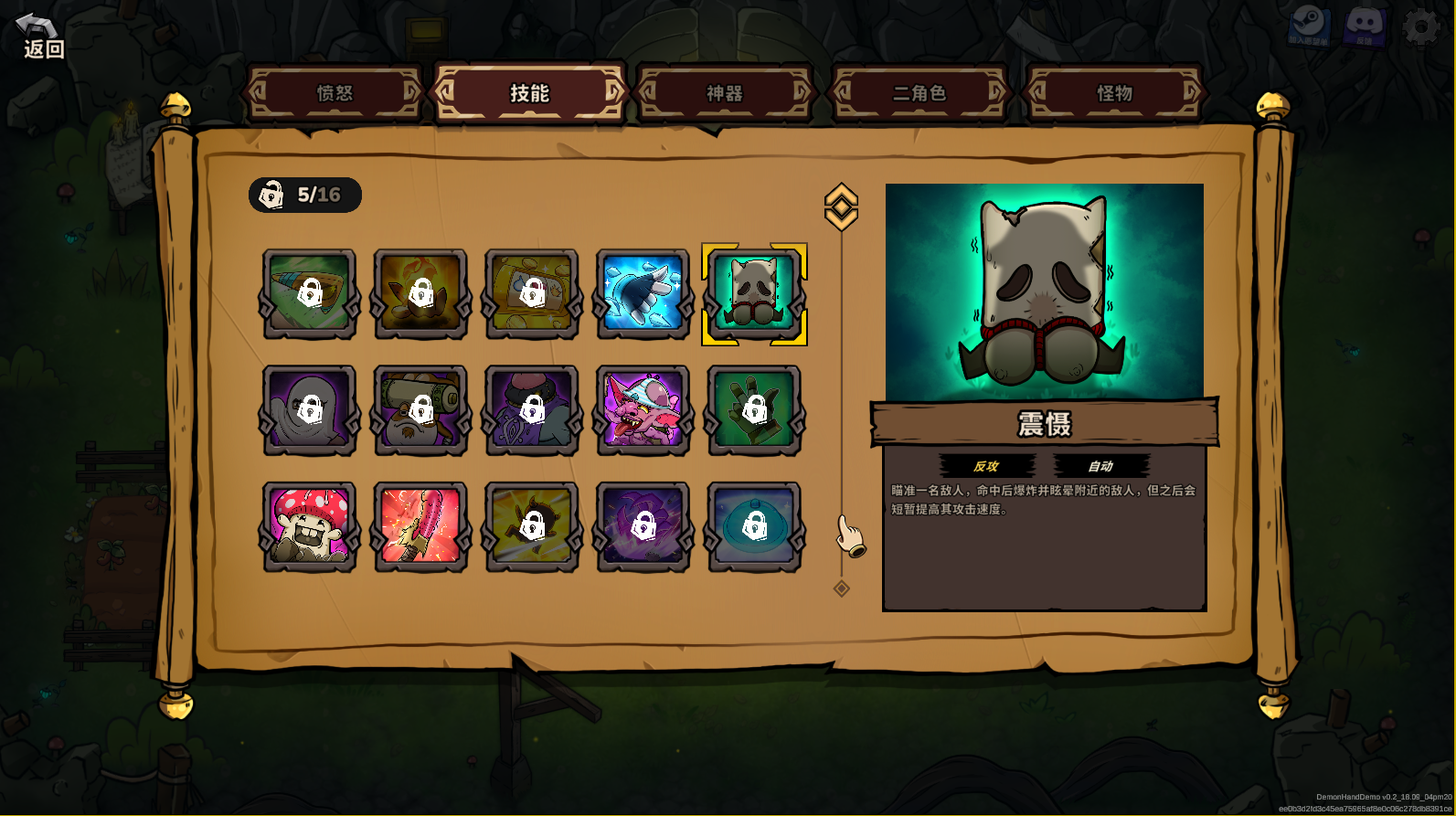The image size is (1456, 816).
Task: Click the locked blue dome skill
Action: (754, 527)
